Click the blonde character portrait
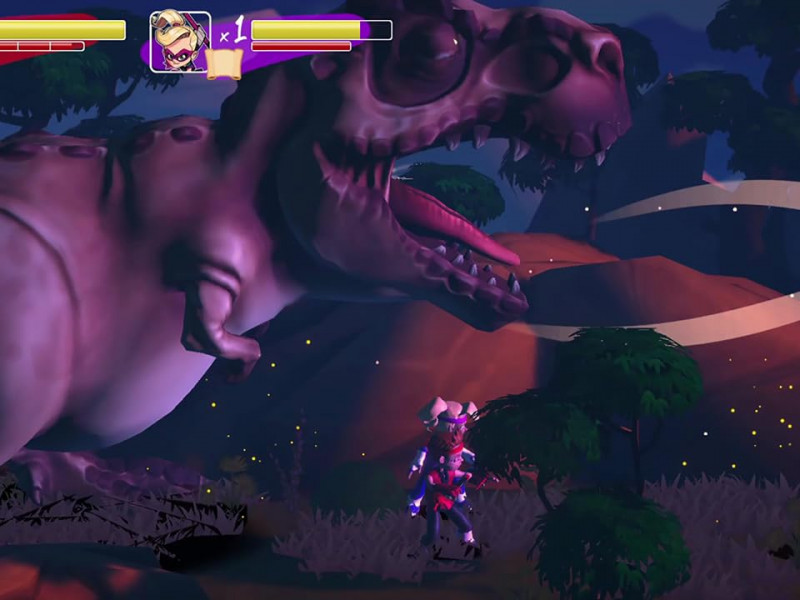 click(x=180, y=40)
